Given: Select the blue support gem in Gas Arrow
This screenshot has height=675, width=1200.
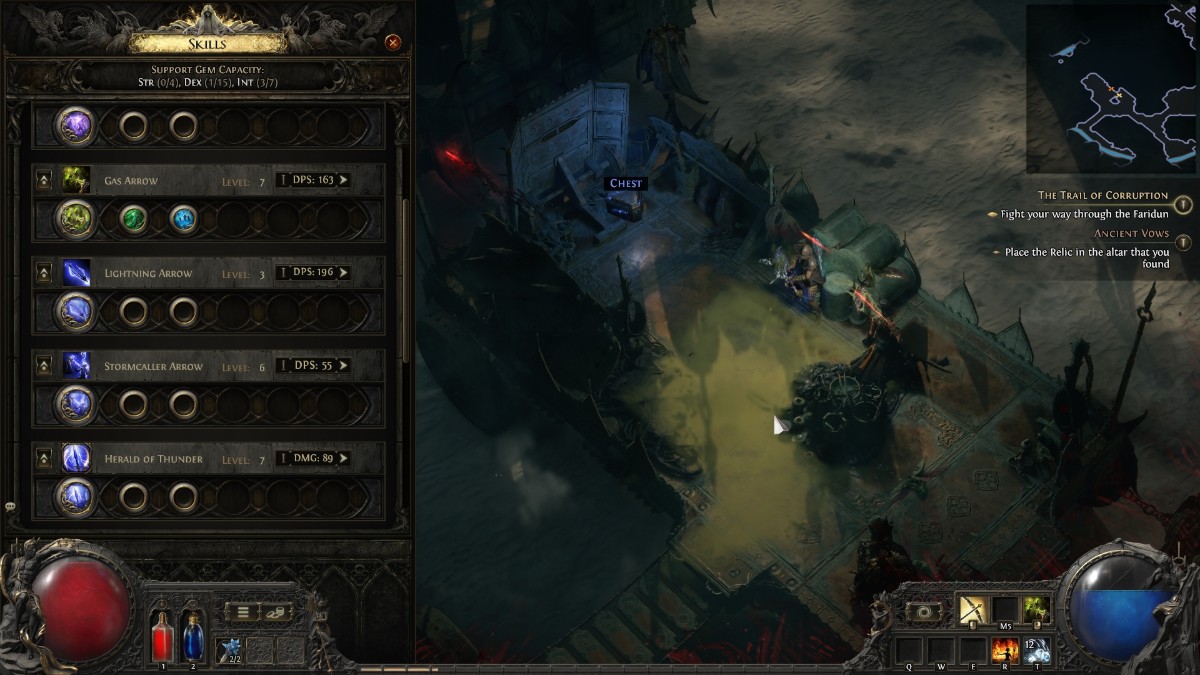Looking at the screenshot, I should [x=183, y=219].
